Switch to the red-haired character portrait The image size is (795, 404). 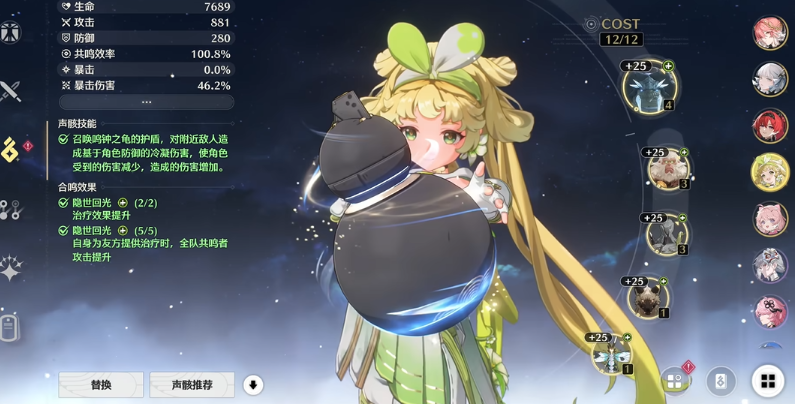click(x=770, y=126)
